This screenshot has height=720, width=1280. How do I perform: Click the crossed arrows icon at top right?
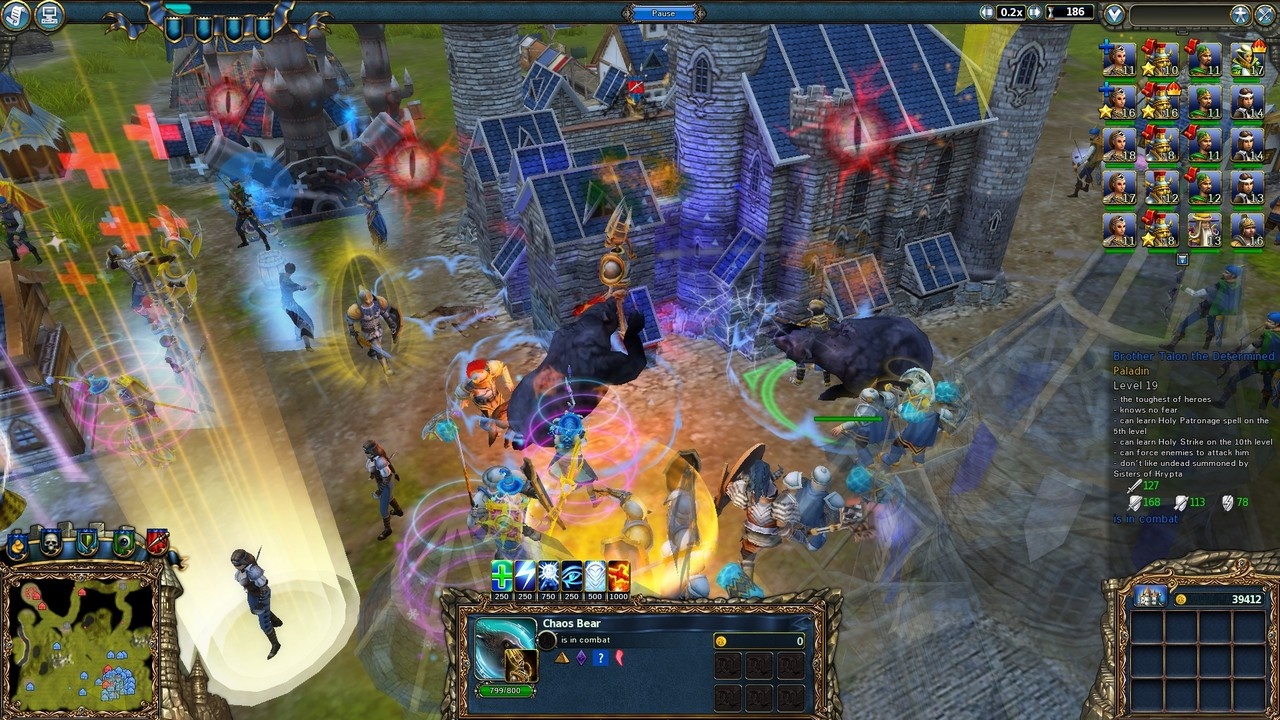(x=1265, y=13)
